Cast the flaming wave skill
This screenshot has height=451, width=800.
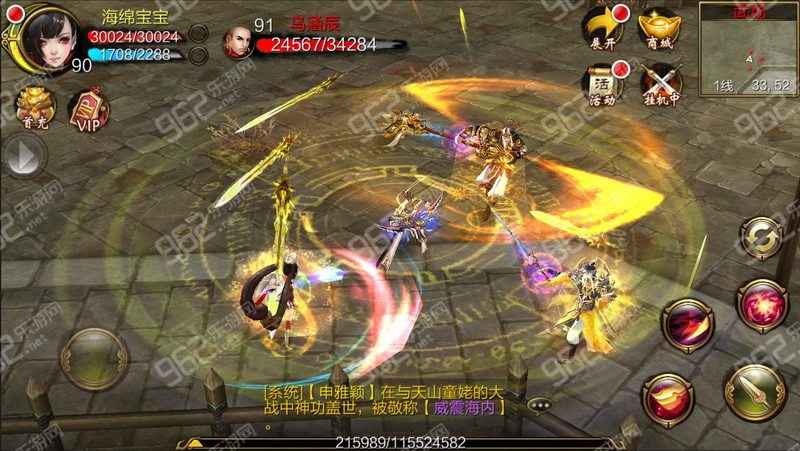[668, 400]
